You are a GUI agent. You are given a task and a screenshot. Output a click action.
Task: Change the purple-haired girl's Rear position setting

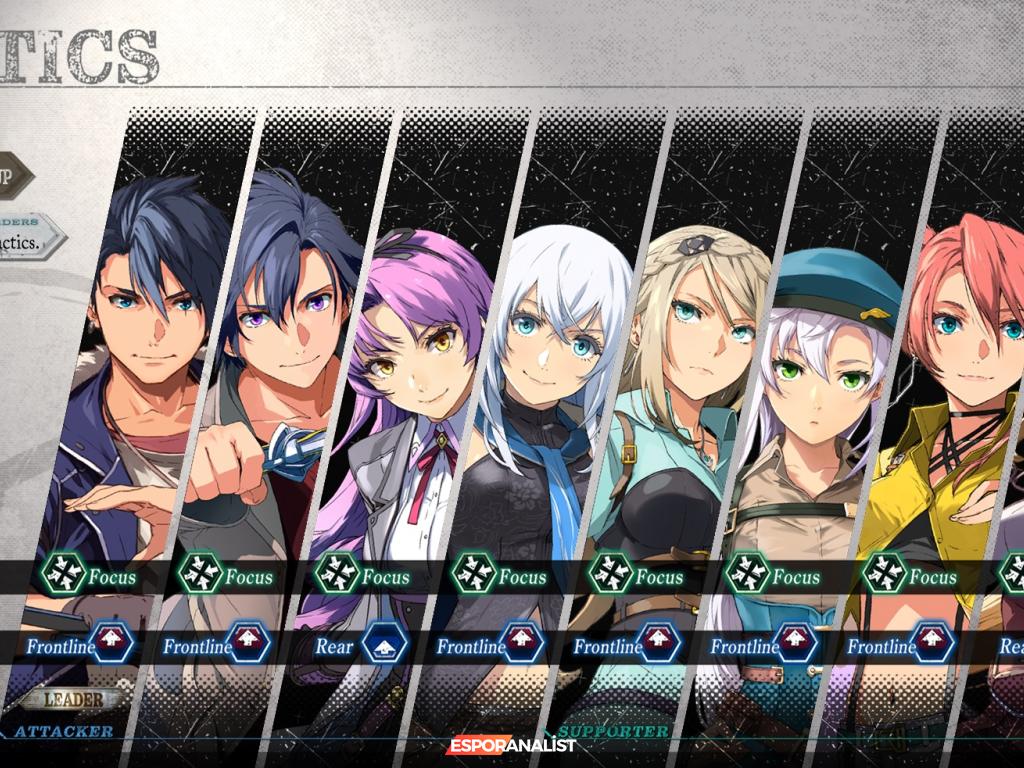[386, 645]
